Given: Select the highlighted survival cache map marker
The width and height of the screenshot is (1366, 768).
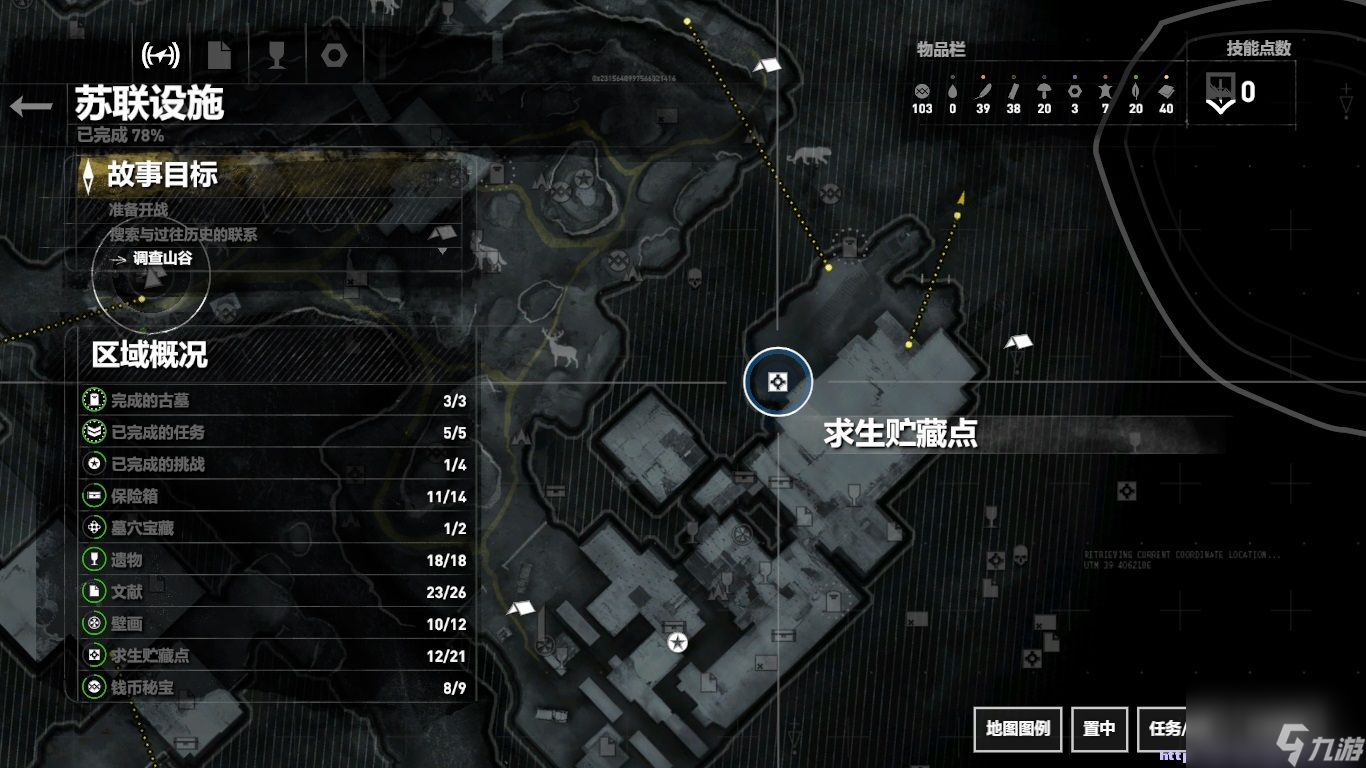Looking at the screenshot, I should point(777,381).
